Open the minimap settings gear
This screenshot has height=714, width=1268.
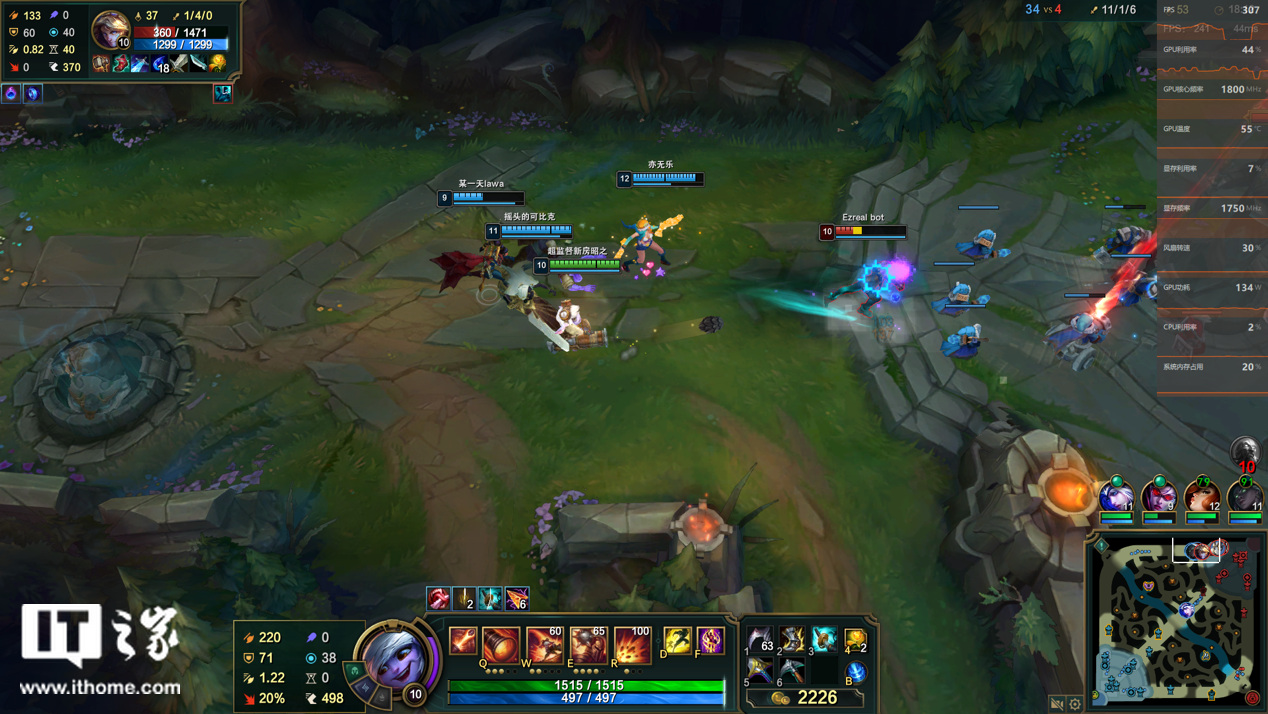click(1075, 704)
